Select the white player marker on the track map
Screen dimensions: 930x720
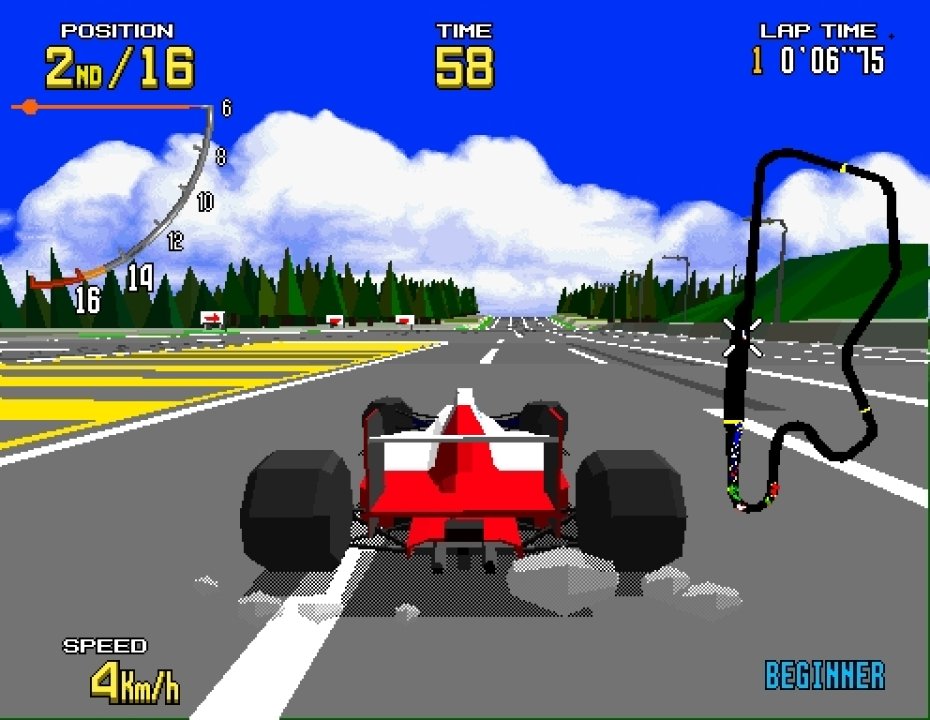point(742,335)
